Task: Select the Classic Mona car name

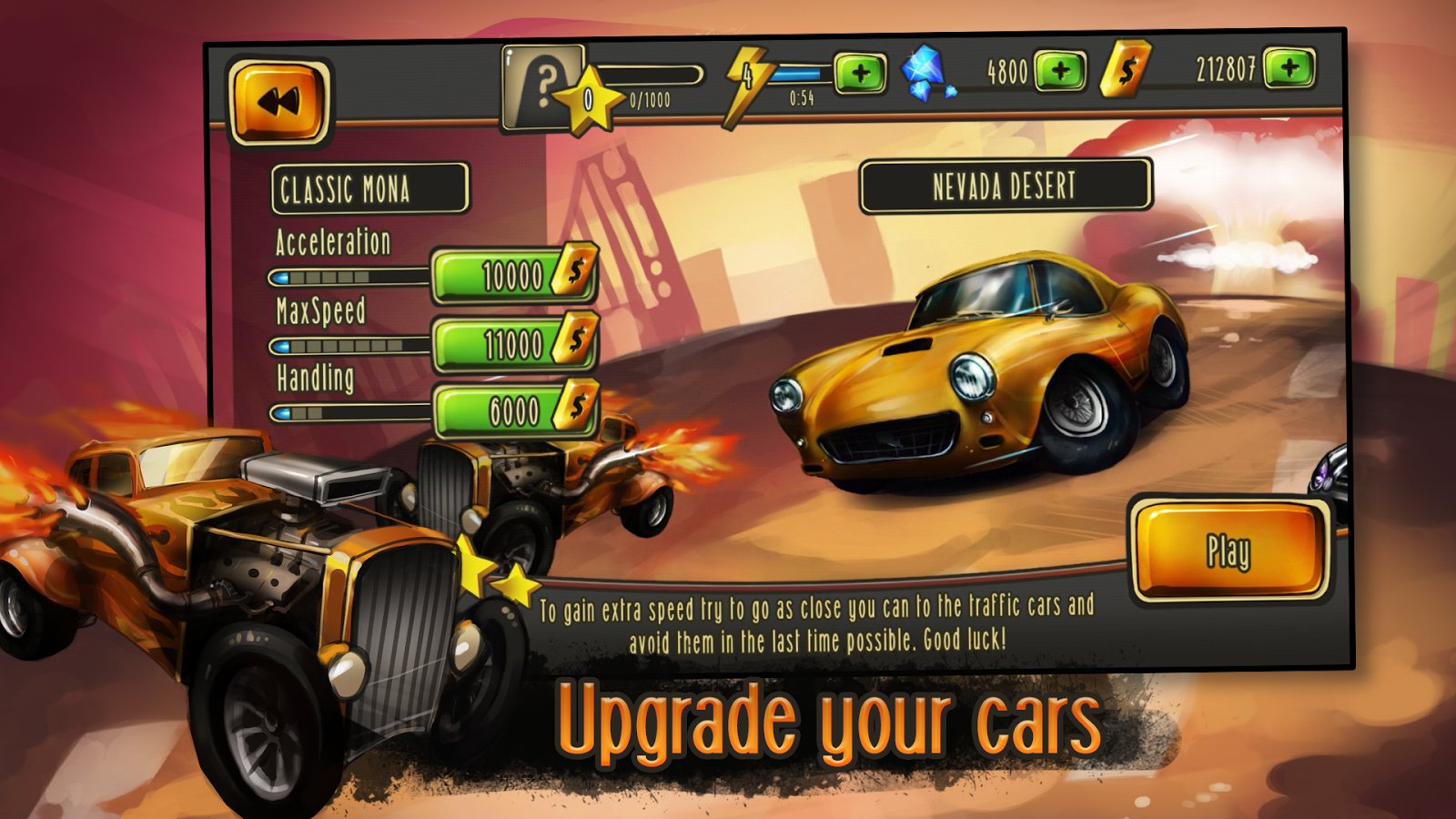Action: [369, 189]
